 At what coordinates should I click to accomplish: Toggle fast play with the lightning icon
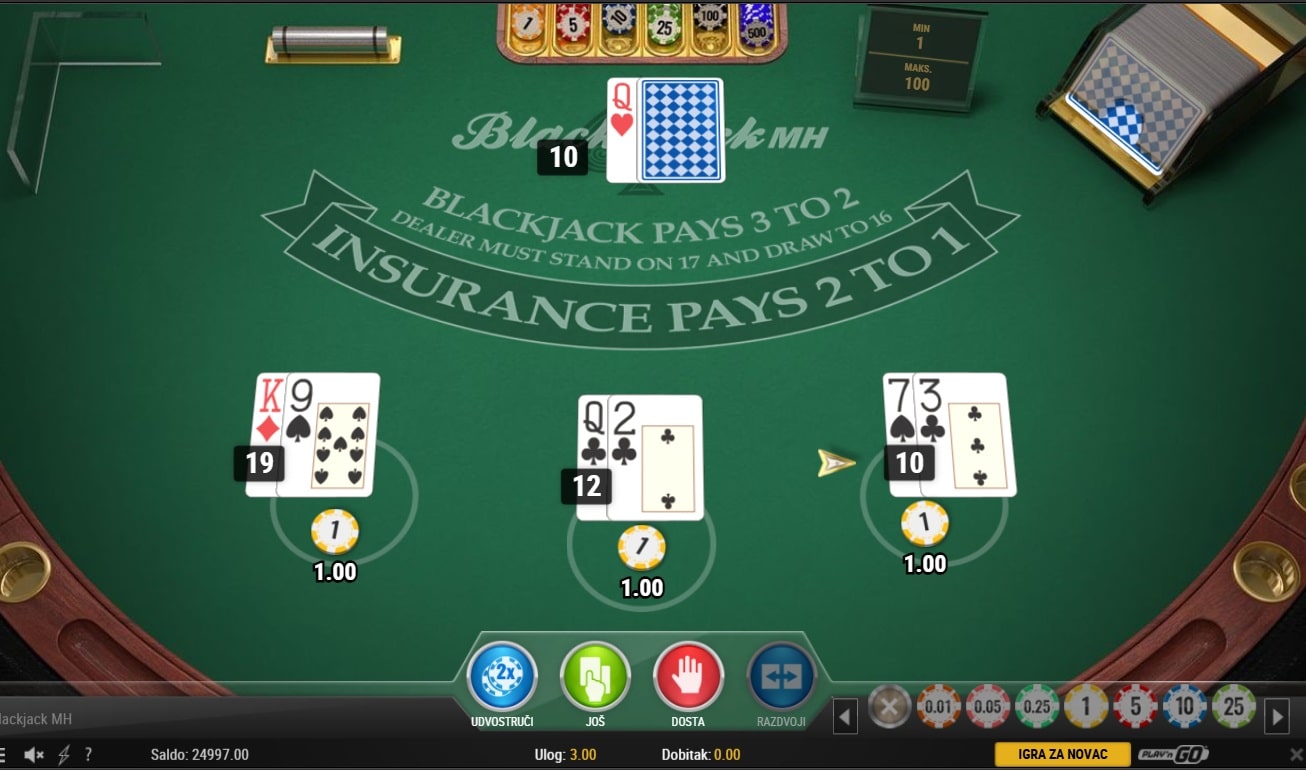(x=64, y=755)
